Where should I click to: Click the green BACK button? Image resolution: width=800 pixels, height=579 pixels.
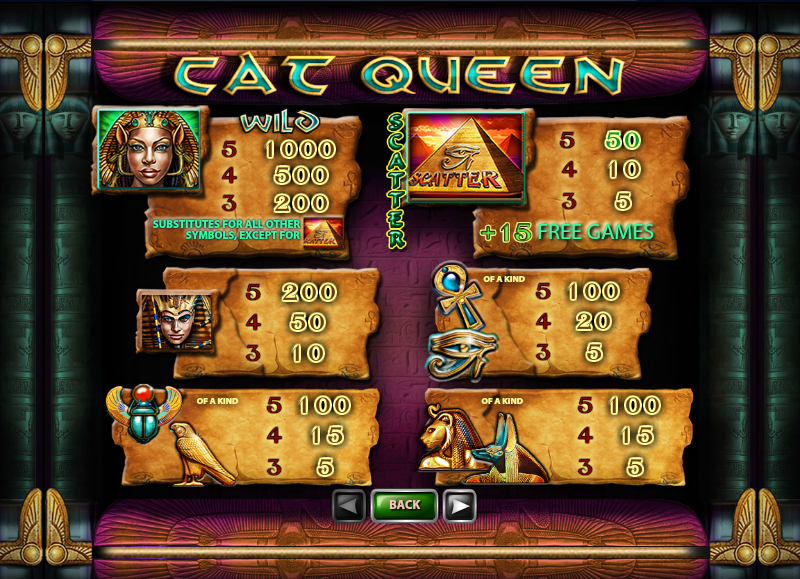click(404, 505)
